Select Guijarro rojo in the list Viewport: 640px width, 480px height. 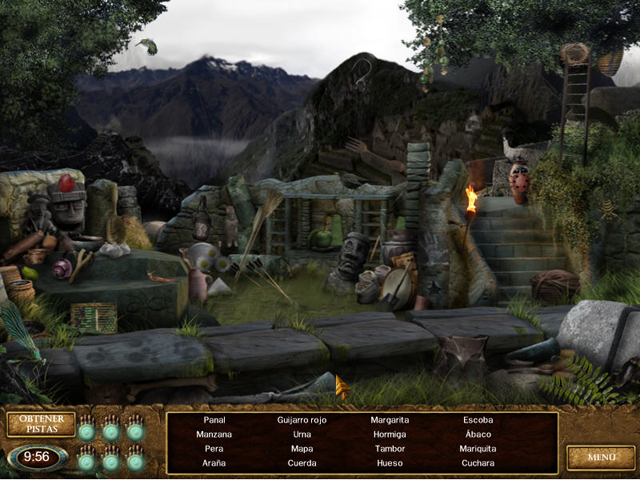(301, 420)
